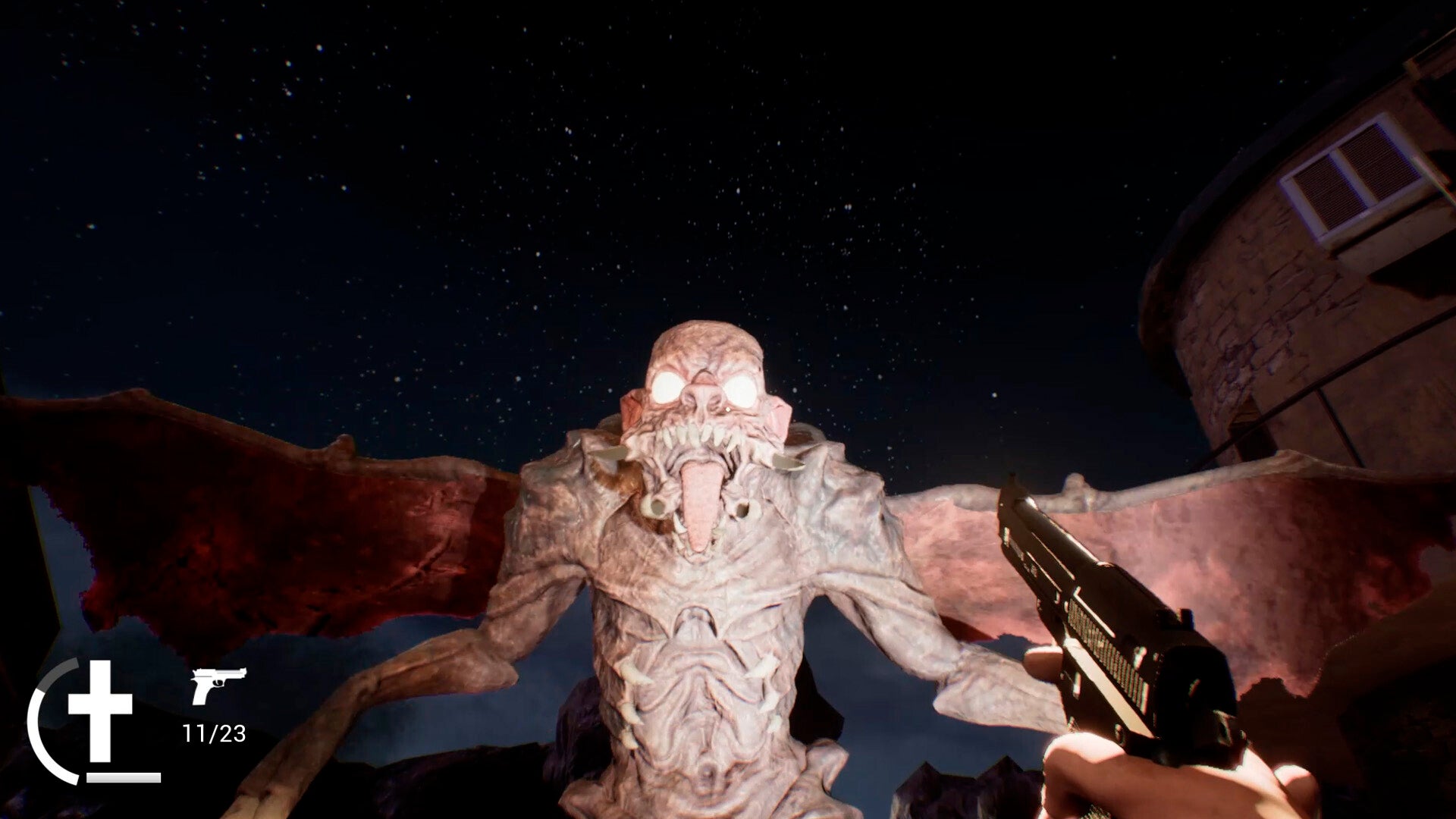
Task: Click the creature's protruding tongue
Action: coord(701,500)
